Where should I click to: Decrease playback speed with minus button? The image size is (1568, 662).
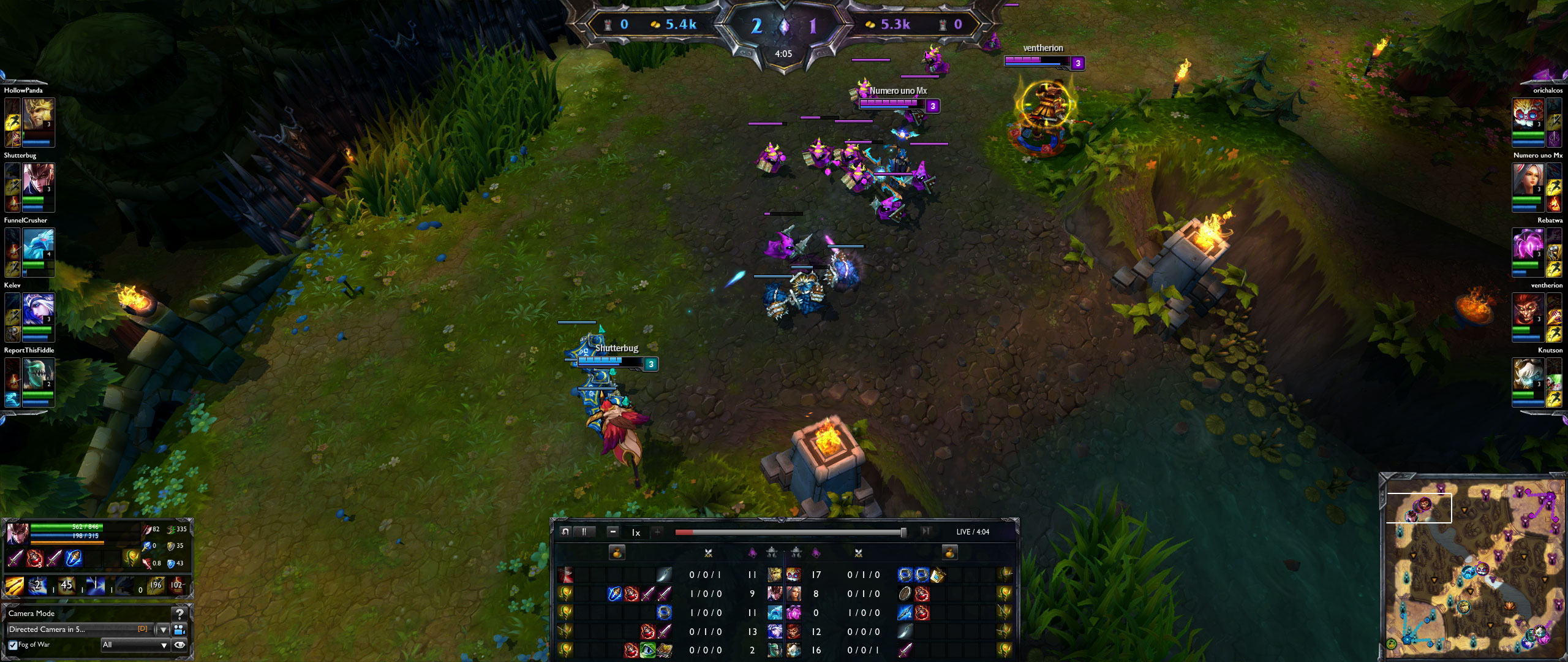click(x=613, y=531)
